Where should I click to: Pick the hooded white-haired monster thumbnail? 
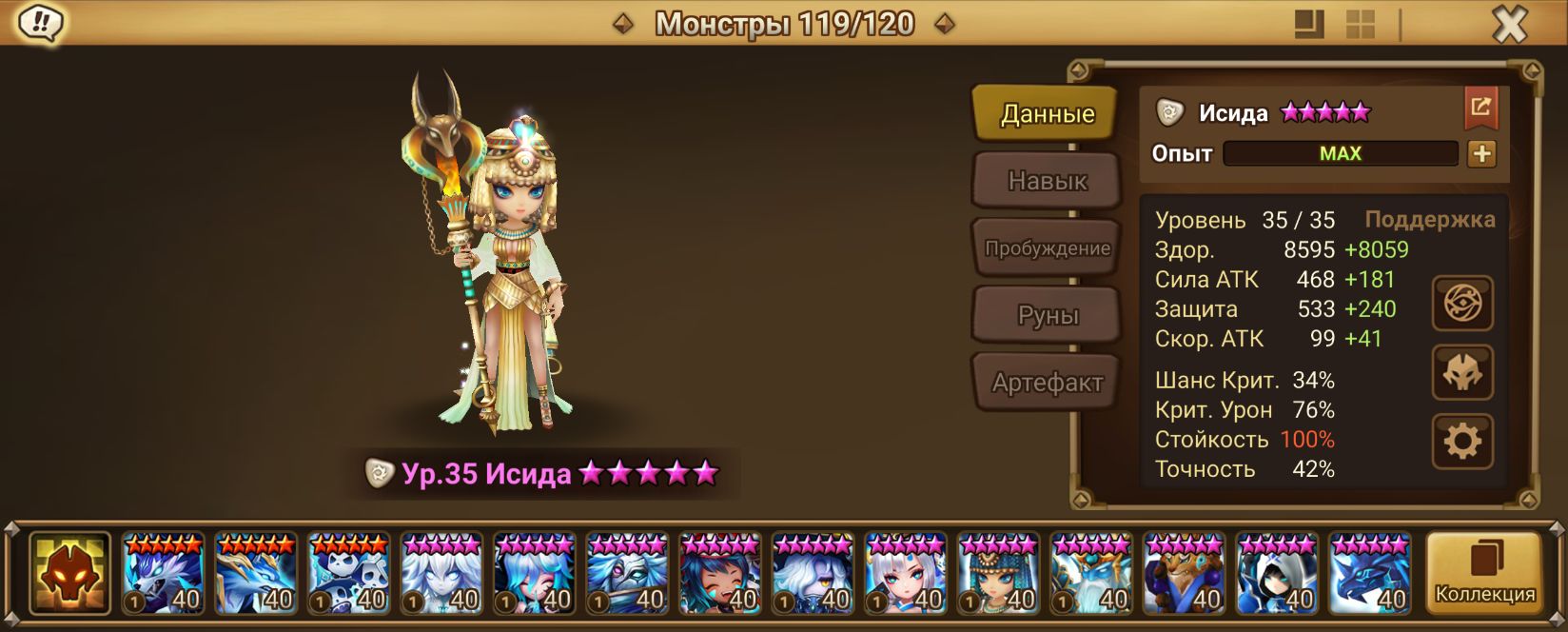(1277, 574)
